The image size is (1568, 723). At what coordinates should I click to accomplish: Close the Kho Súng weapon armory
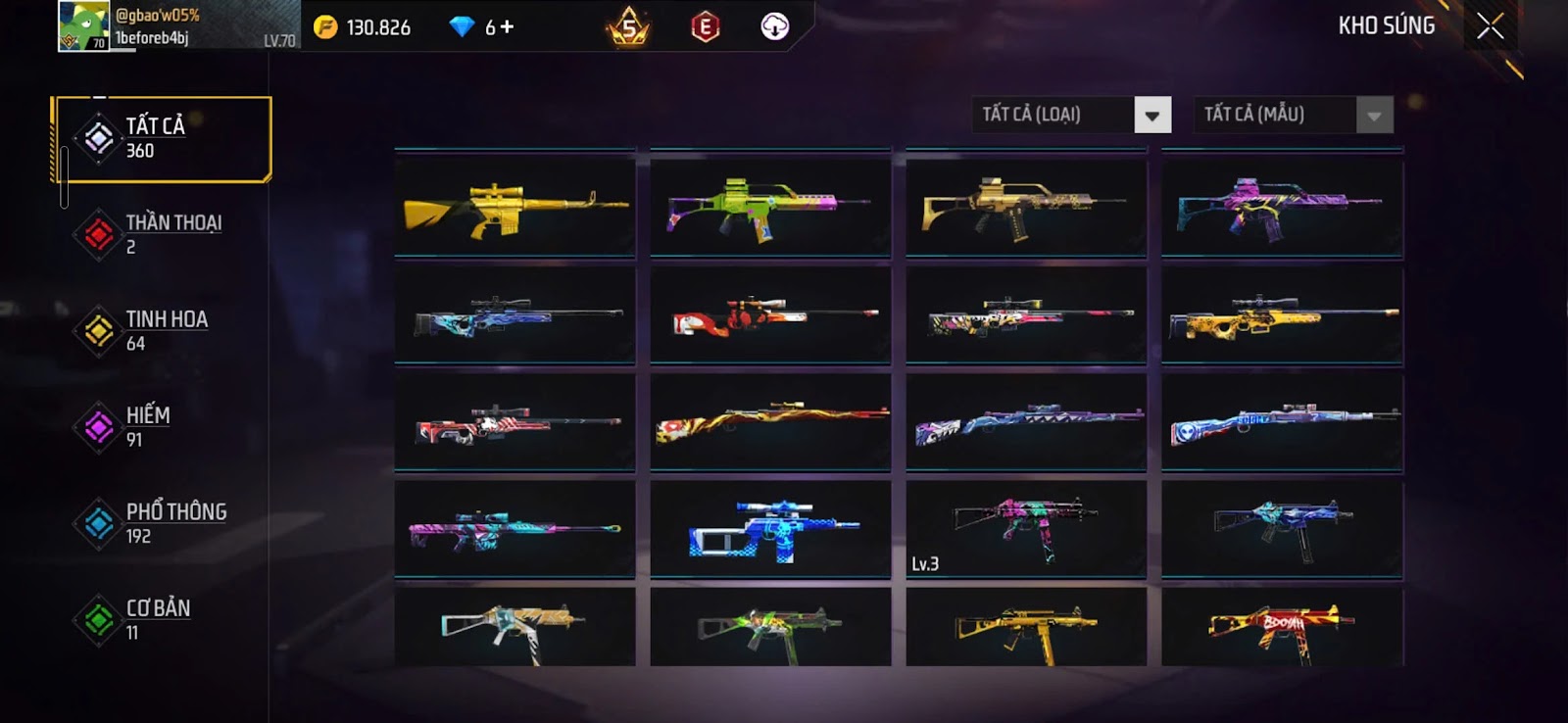pyautogui.click(x=1490, y=26)
